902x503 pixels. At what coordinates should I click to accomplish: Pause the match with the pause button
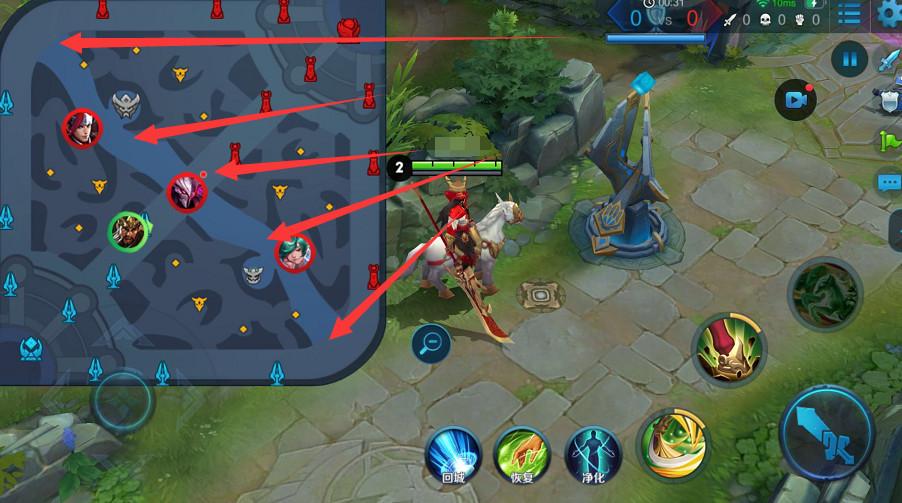(x=849, y=60)
